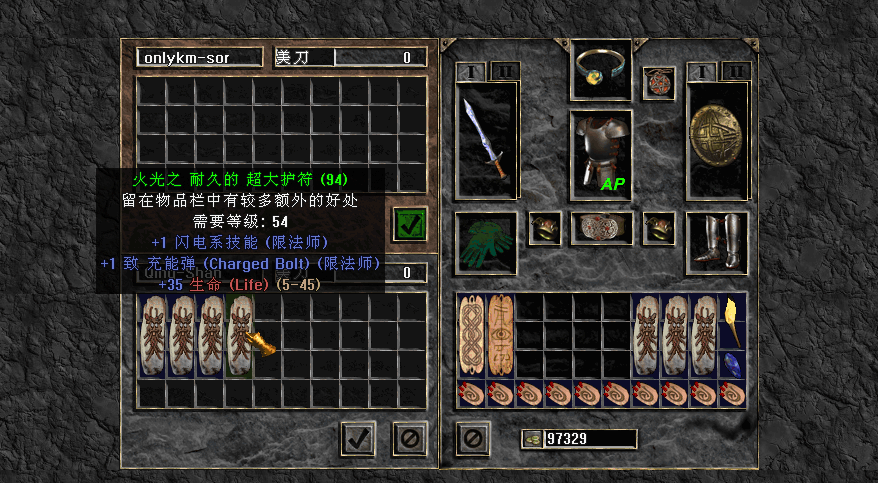Click the ring left of the belt
The width and height of the screenshot is (878, 483).
[544, 227]
